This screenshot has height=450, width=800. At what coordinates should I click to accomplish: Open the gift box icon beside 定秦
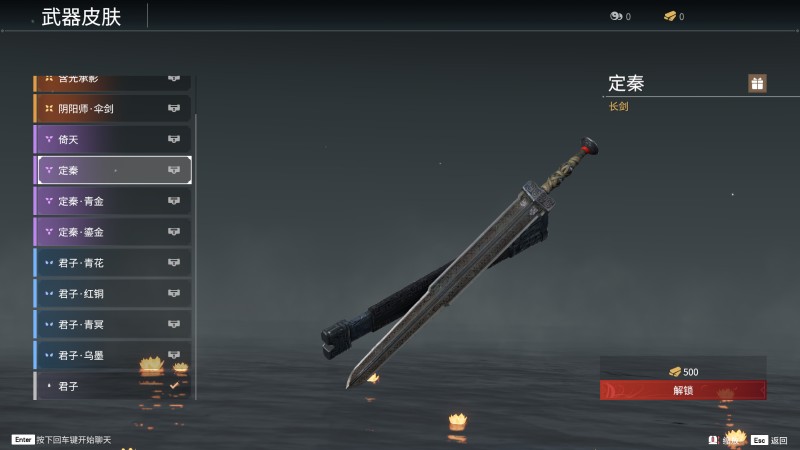click(757, 83)
